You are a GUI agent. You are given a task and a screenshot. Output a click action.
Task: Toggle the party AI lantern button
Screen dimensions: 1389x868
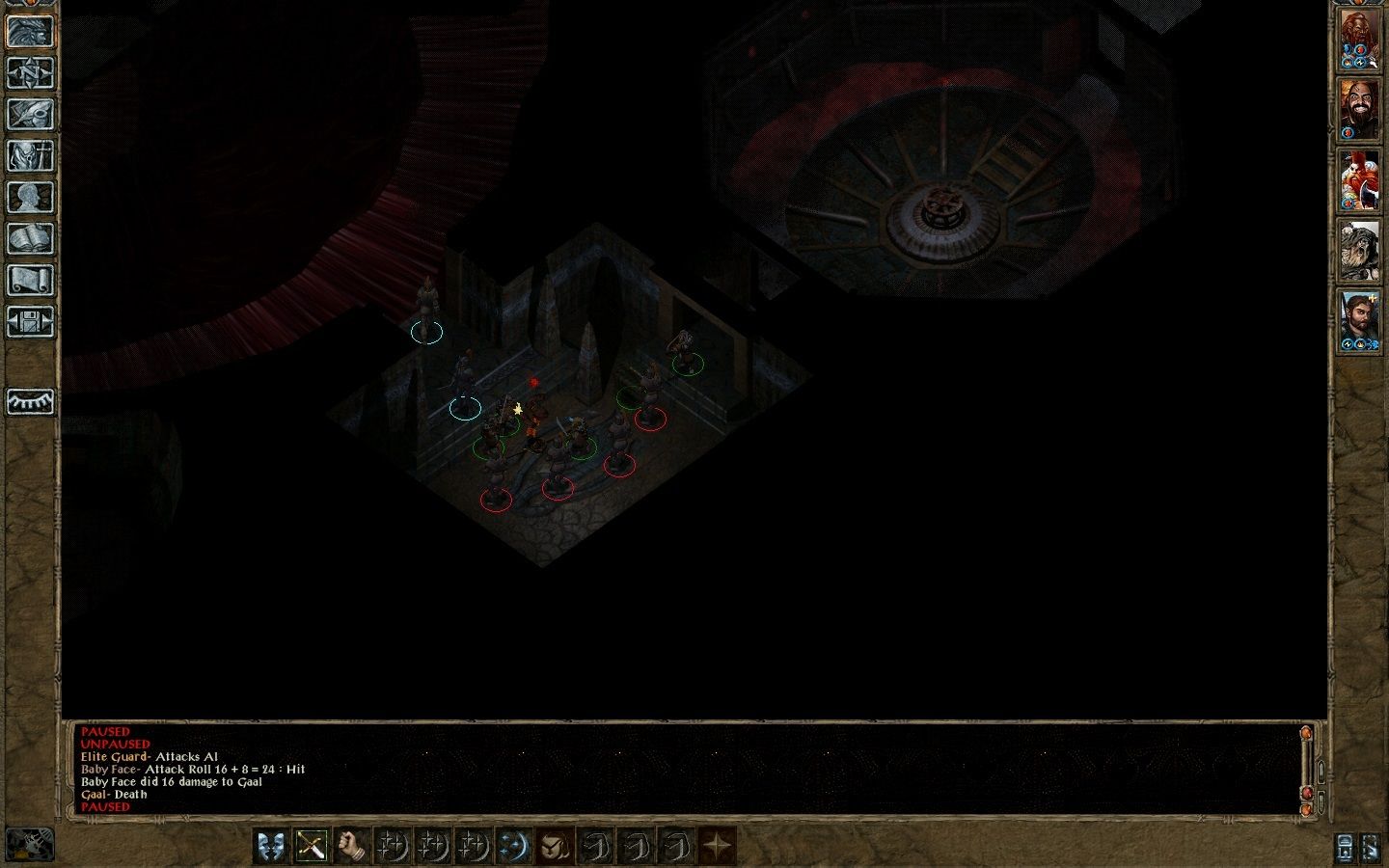[x=1345, y=847]
